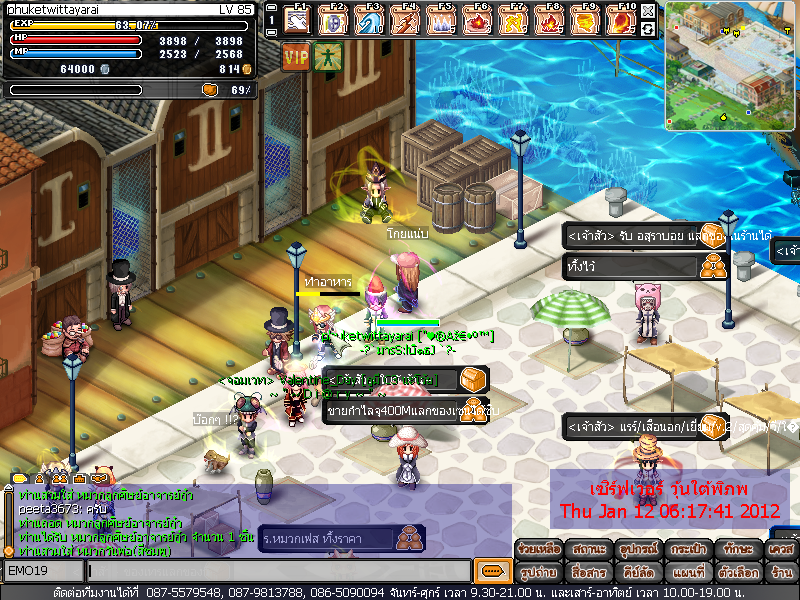The height and width of the screenshot is (600, 800).
Task: Open the ร้าน (Shop) menu
Action: (781, 573)
